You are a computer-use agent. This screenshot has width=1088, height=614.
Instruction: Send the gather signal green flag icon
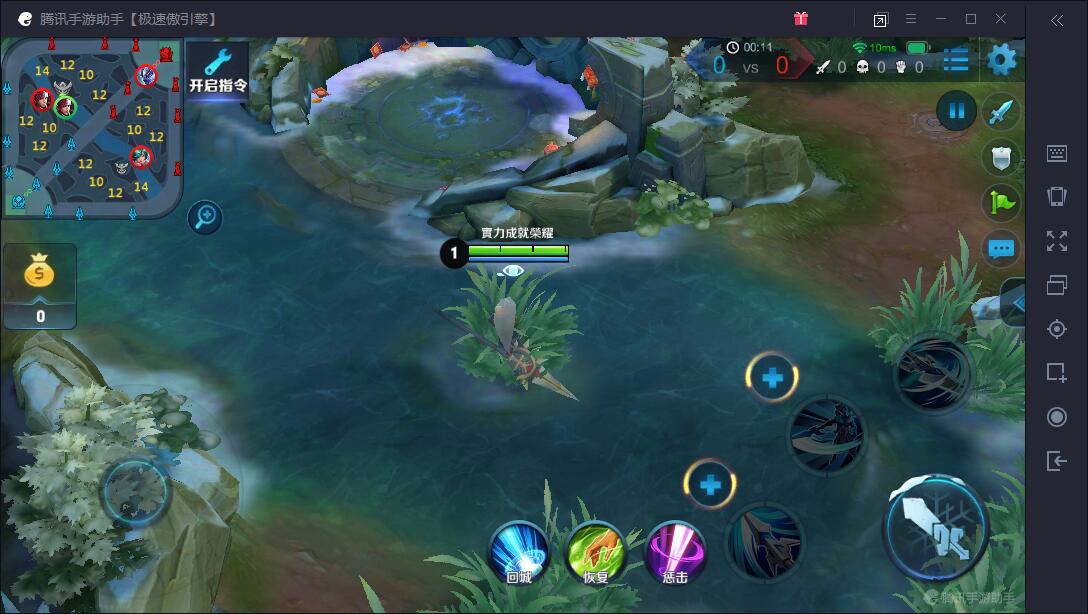[1001, 202]
